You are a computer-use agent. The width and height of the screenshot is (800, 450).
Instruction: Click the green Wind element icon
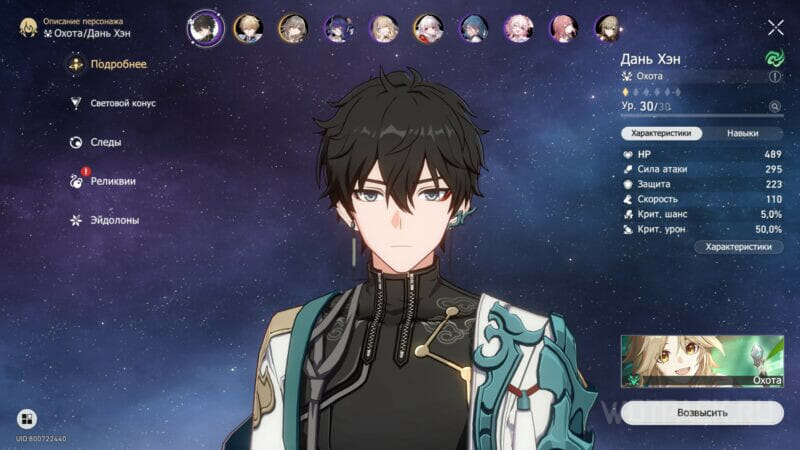pos(774,59)
